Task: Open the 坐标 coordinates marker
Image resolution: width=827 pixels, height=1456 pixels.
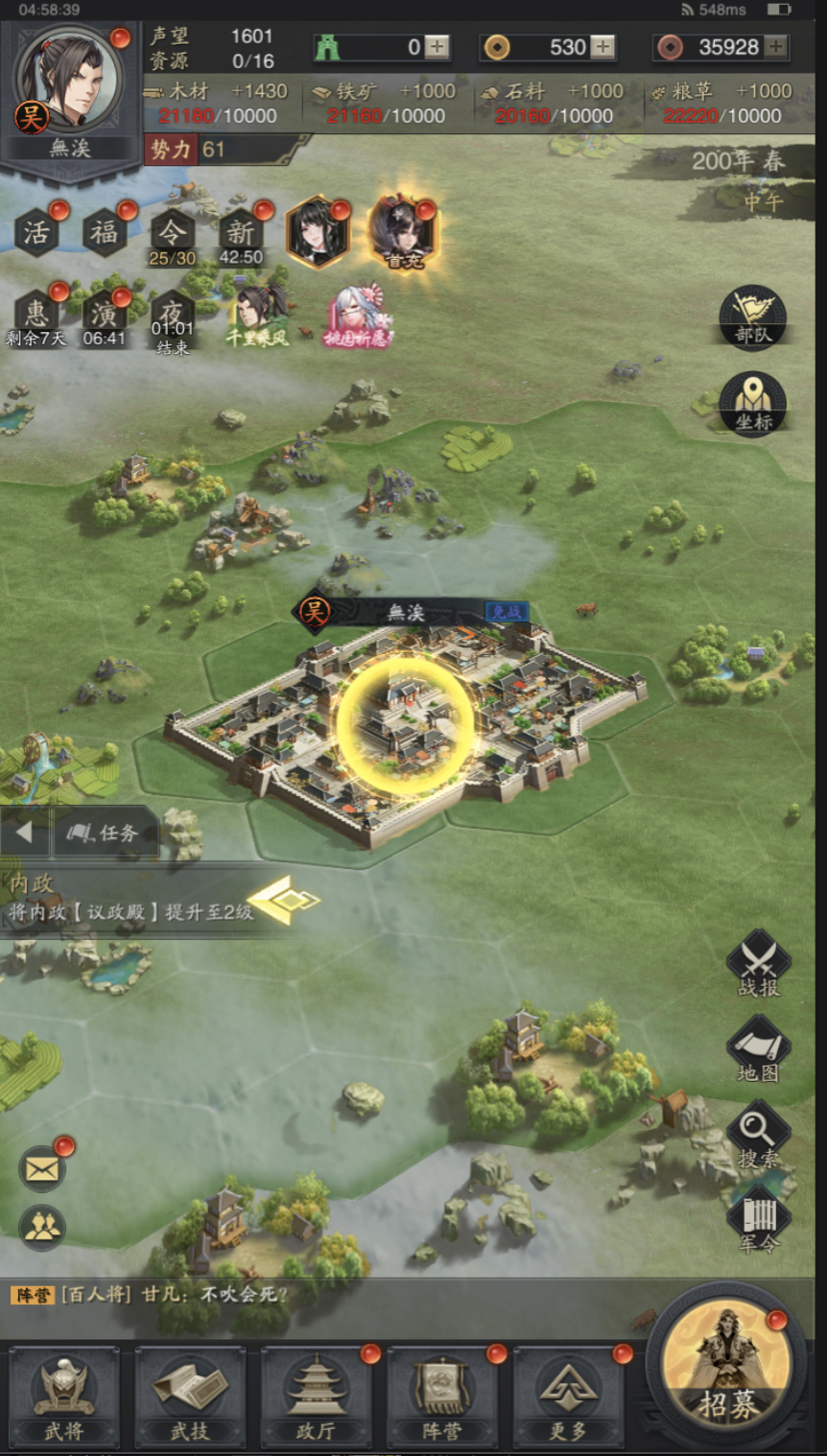Action: pos(753,404)
